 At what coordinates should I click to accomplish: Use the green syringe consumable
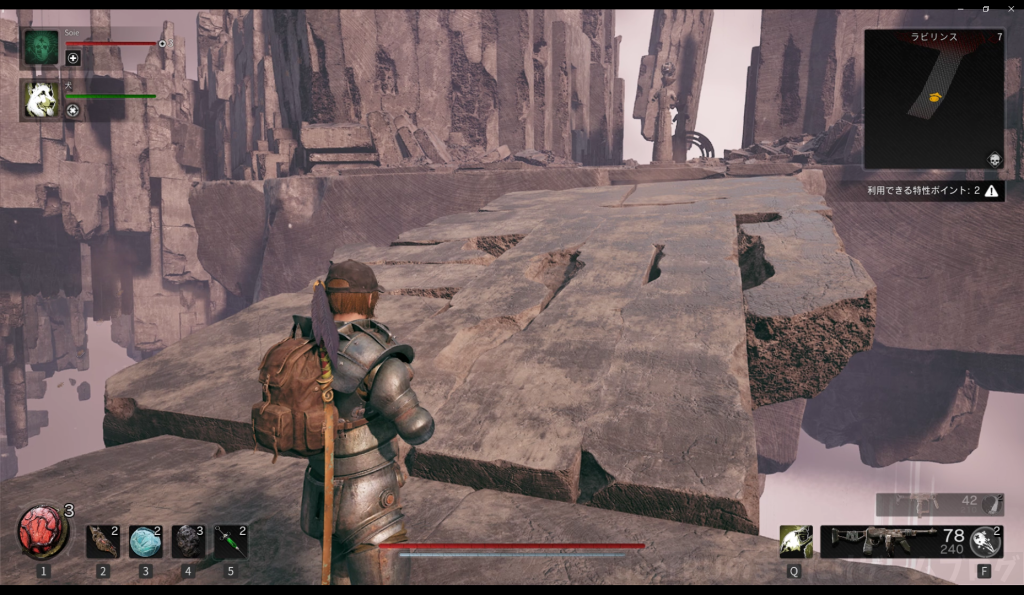coord(230,541)
